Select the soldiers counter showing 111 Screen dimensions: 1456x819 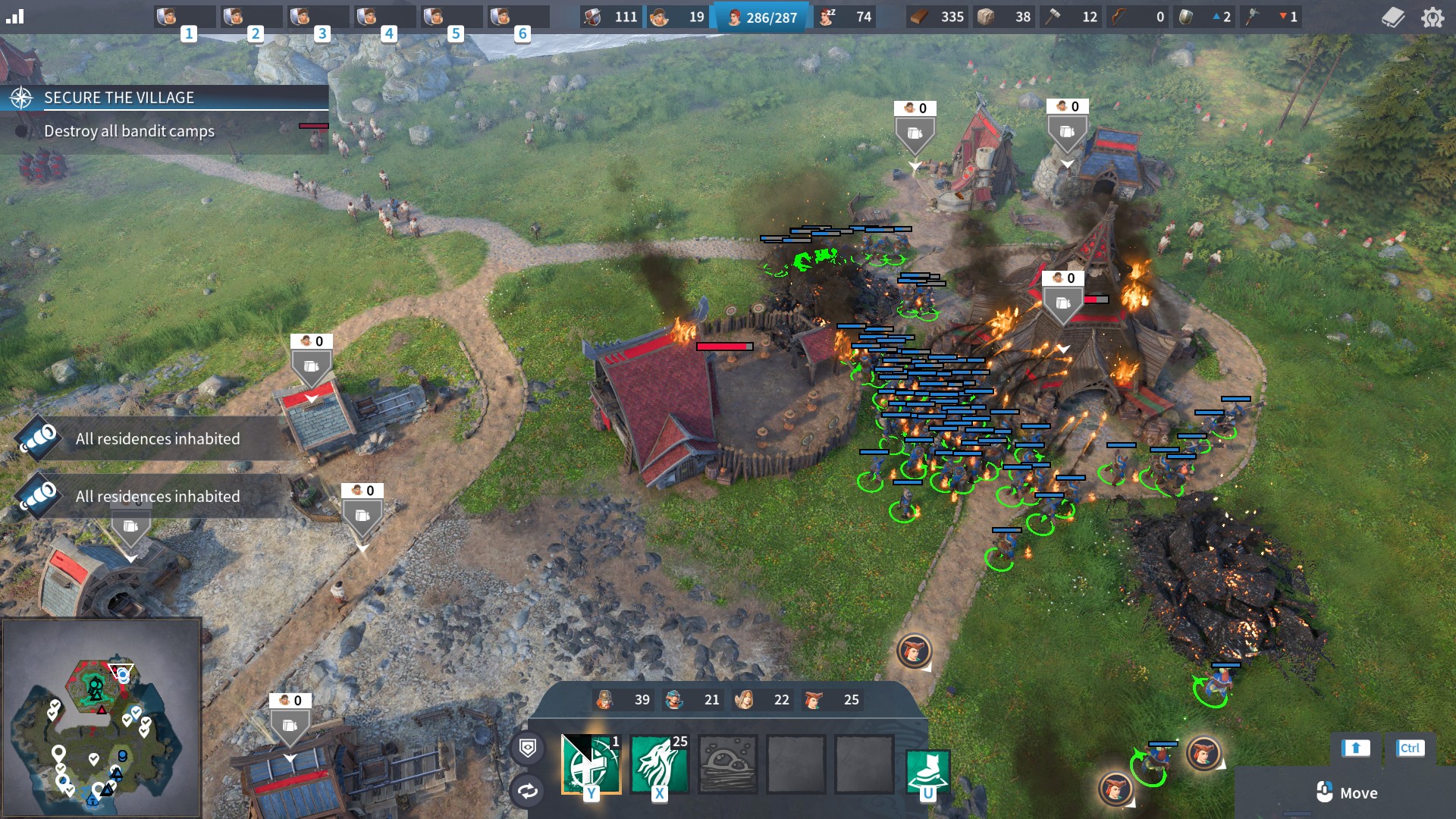[612, 17]
